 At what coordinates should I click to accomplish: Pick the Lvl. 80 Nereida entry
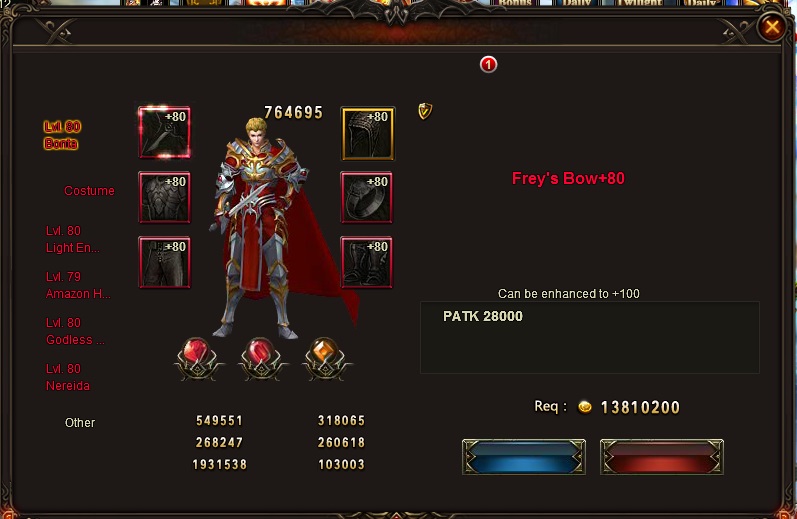(x=68, y=377)
